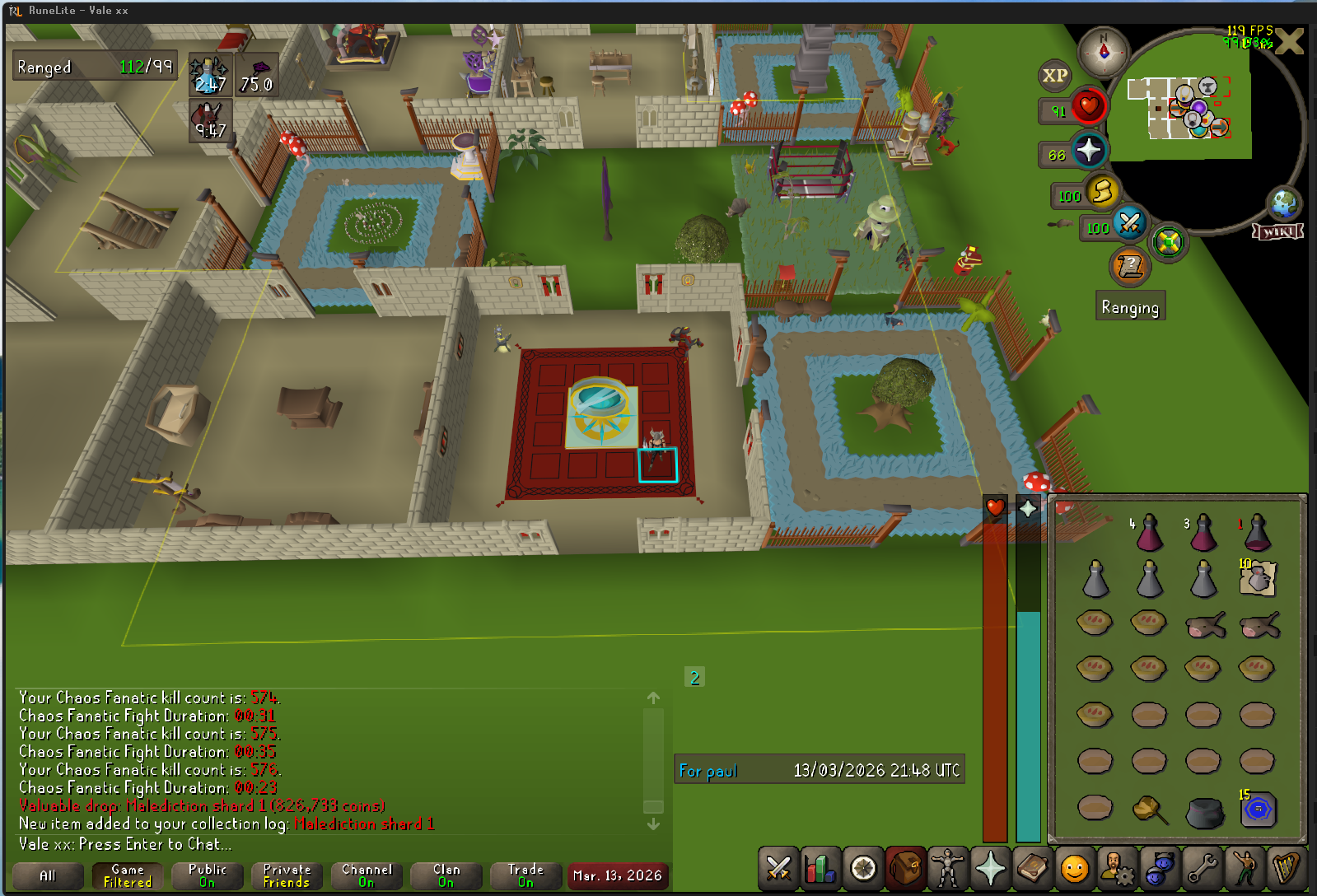This screenshot has height=896, width=1317.
Task: Select the Game Filtered chat tab
Action: tap(128, 875)
